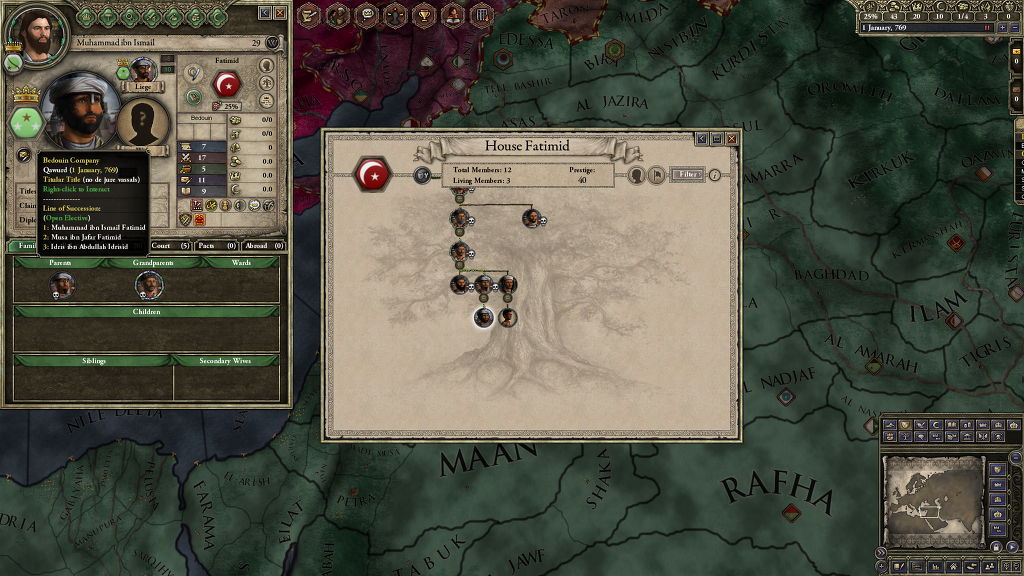Open the Pacts tab

(216, 245)
